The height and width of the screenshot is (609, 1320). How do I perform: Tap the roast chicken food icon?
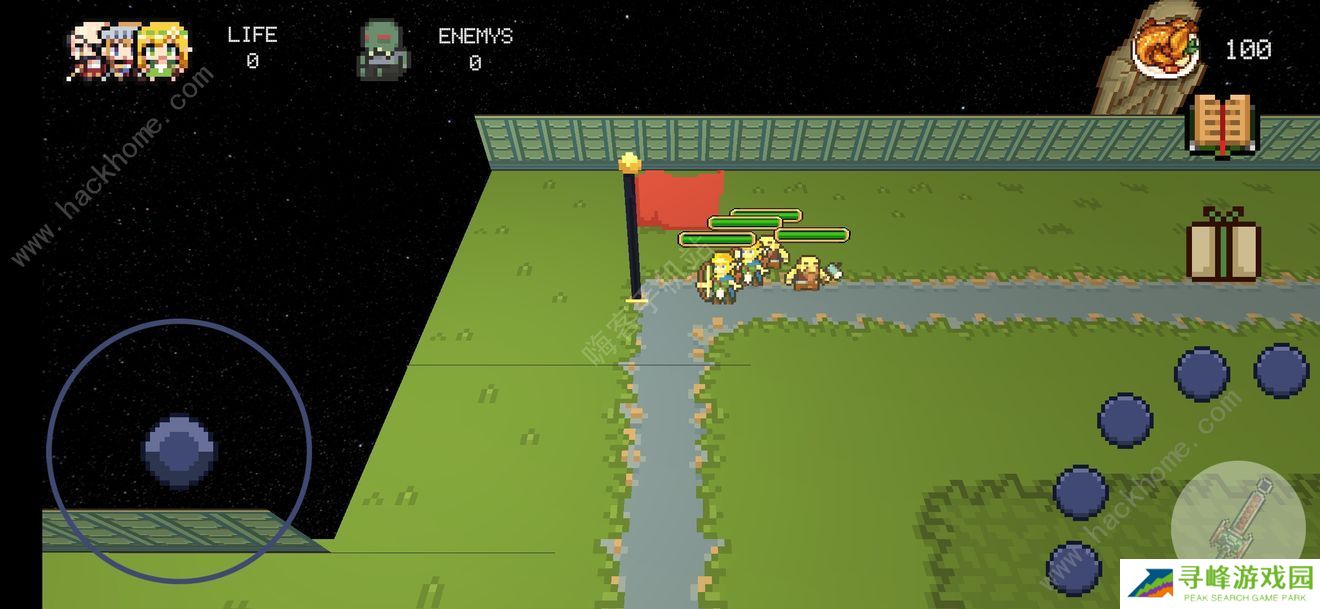click(1166, 48)
